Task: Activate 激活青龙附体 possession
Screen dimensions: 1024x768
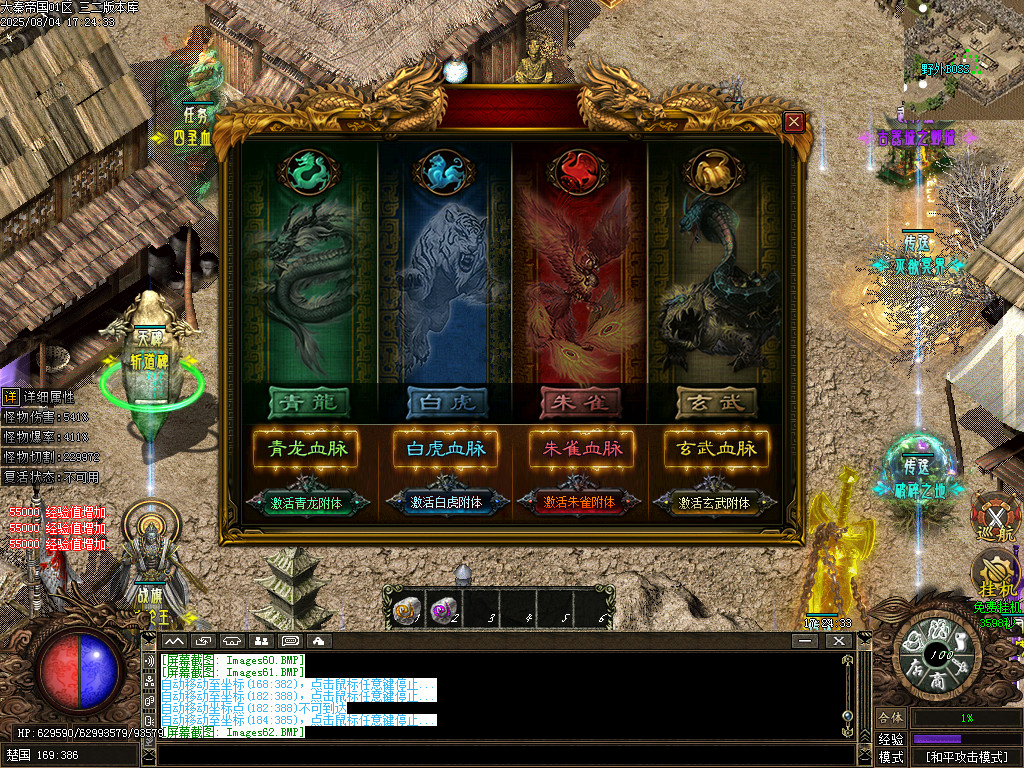Action: click(x=307, y=503)
